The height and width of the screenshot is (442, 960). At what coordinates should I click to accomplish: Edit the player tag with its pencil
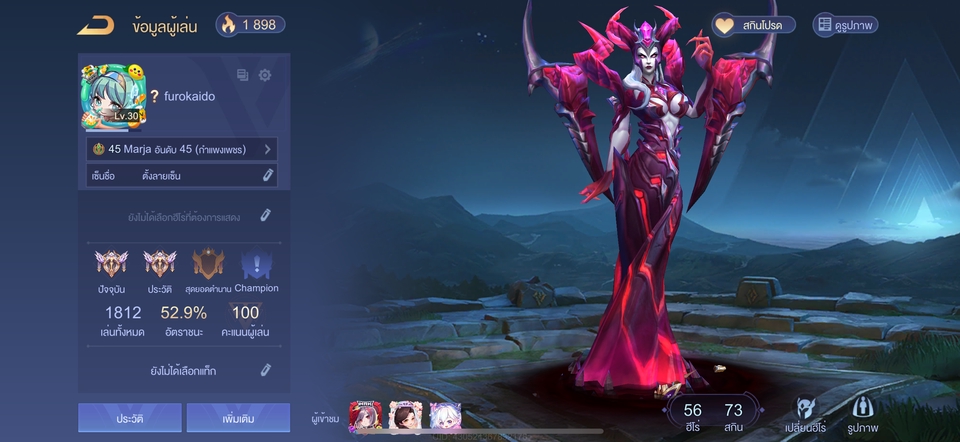tap(266, 370)
